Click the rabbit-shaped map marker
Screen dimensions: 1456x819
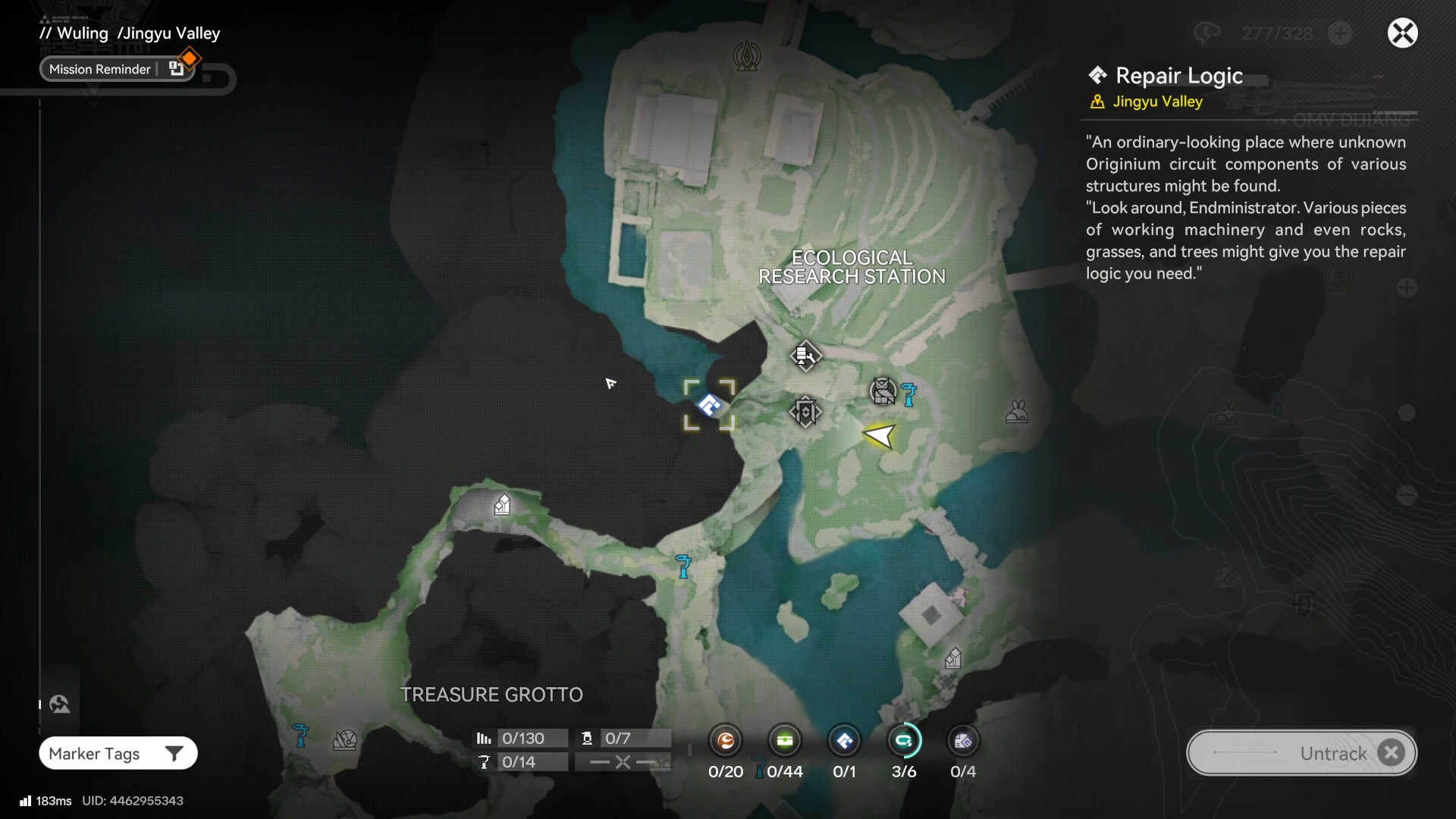click(1016, 412)
